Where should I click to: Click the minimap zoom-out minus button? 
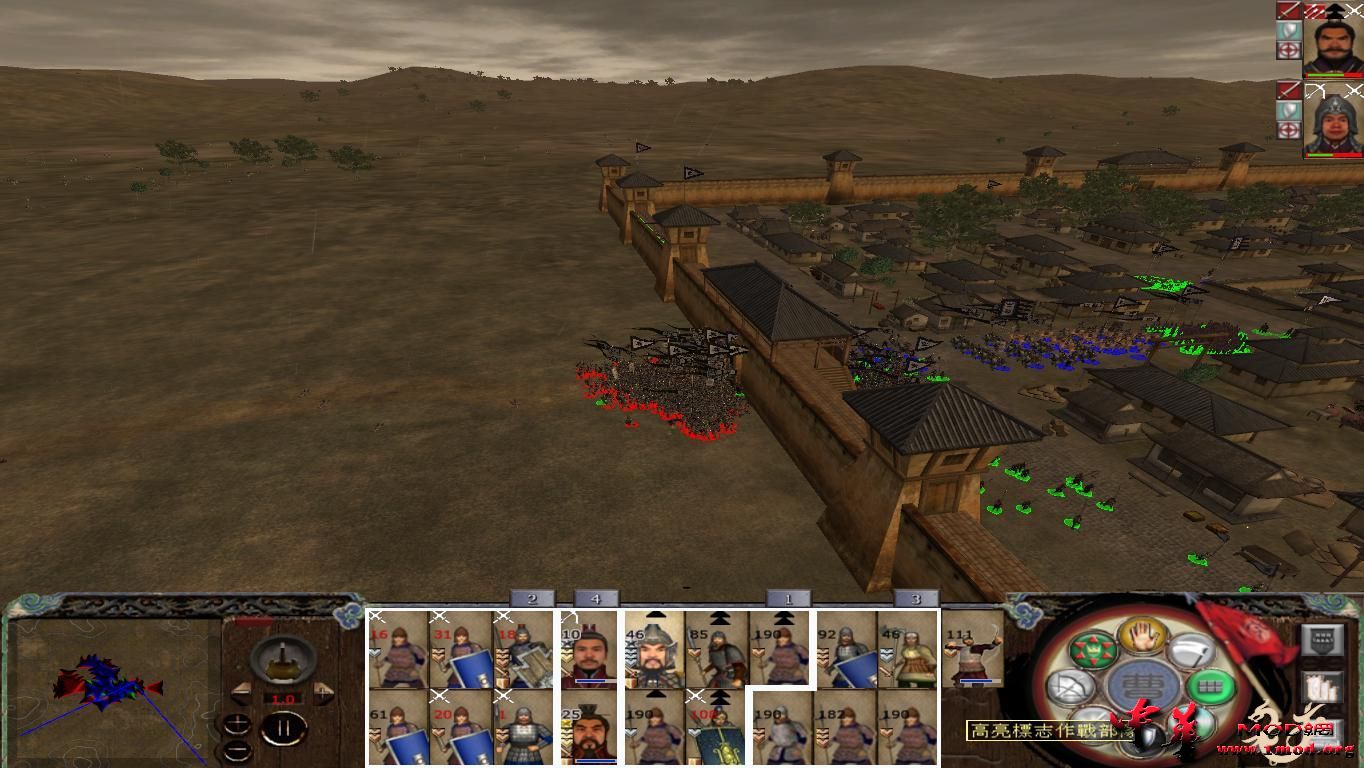(237, 750)
